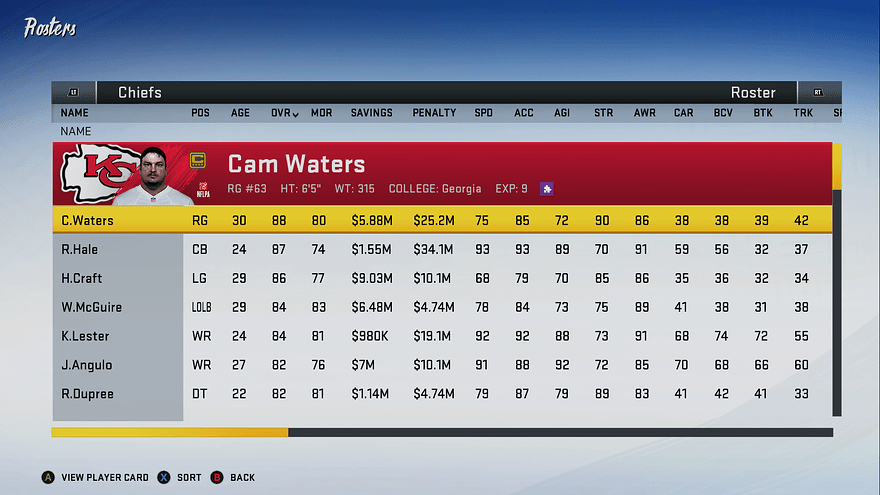Sort by the AGE column header

pyautogui.click(x=241, y=113)
